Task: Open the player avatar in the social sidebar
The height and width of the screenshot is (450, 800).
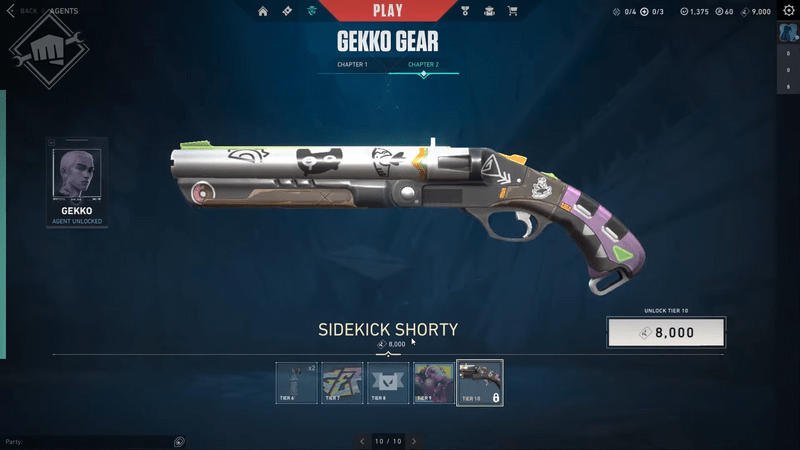Action: [x=788, y=33]
